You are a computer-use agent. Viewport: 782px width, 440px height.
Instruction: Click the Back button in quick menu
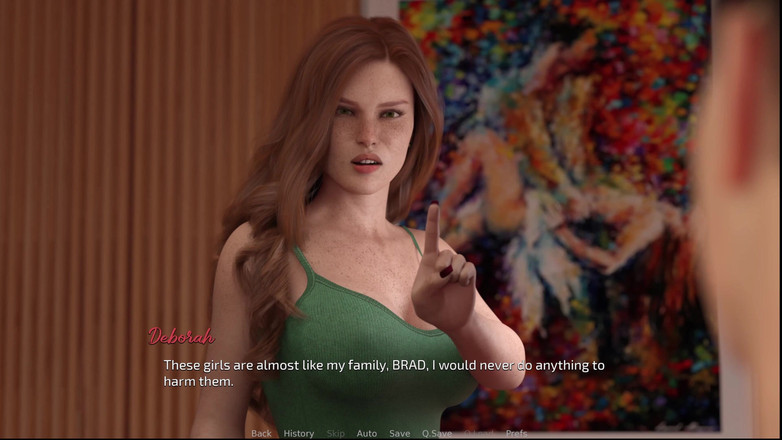[261, 433]
